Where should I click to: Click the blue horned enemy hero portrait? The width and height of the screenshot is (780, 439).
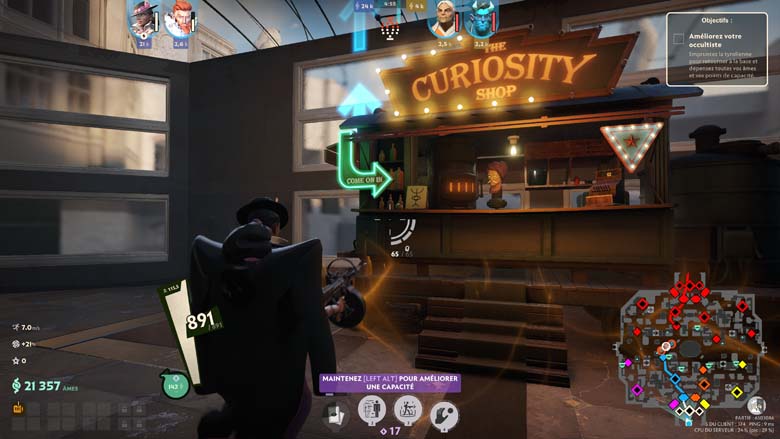pyautogui.click(x=482, y=20)
